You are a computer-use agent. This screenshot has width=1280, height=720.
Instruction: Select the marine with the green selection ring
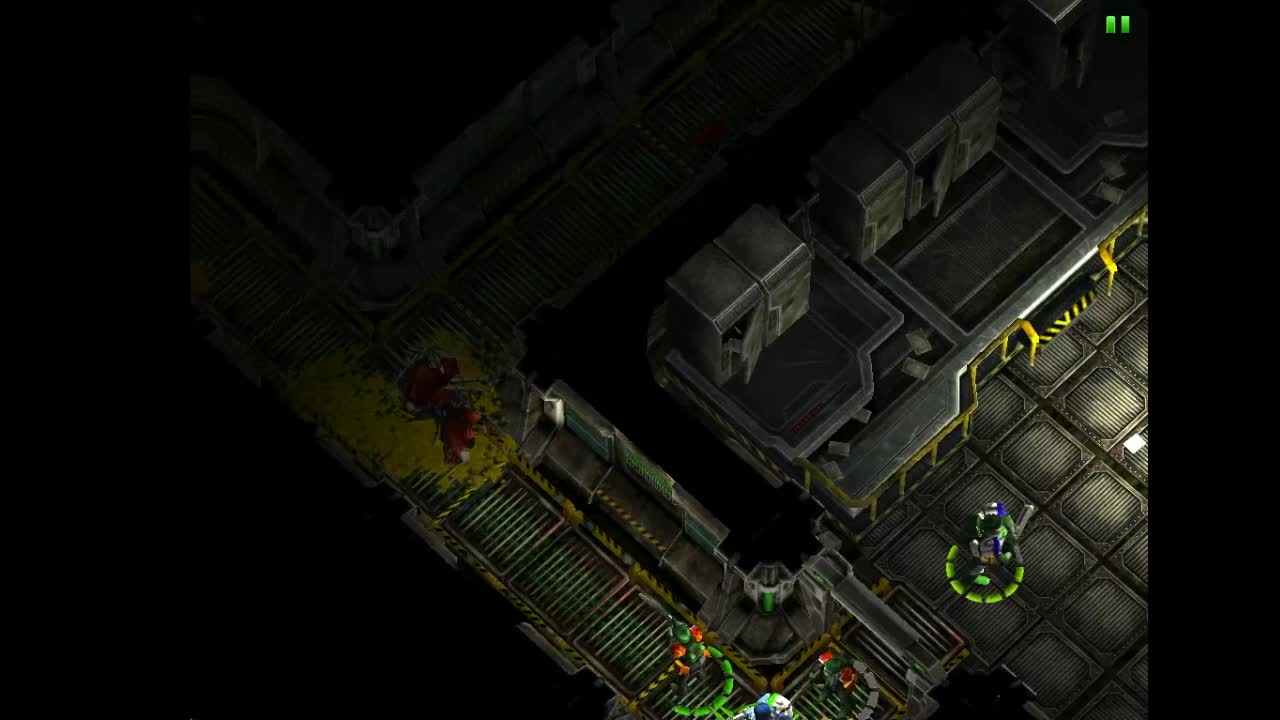(x=985, y=540)
